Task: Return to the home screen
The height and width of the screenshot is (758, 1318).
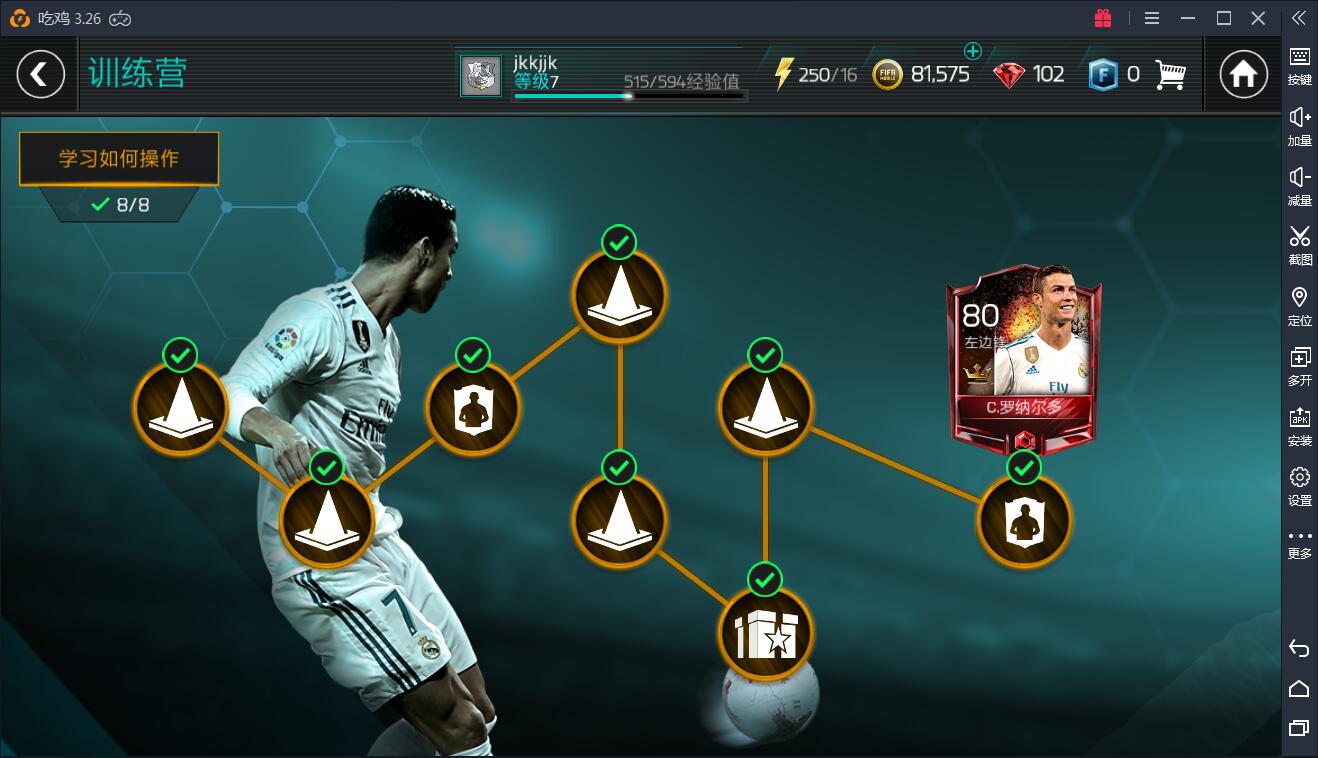Action: pyautogui.click(x=1243, y=75)
